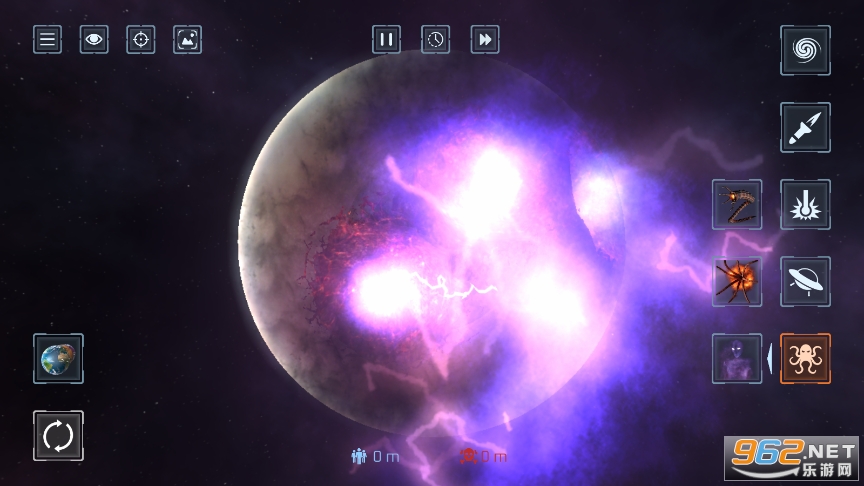Choose the missile weapon category
The image size is (864, 486).
[805, 127]
